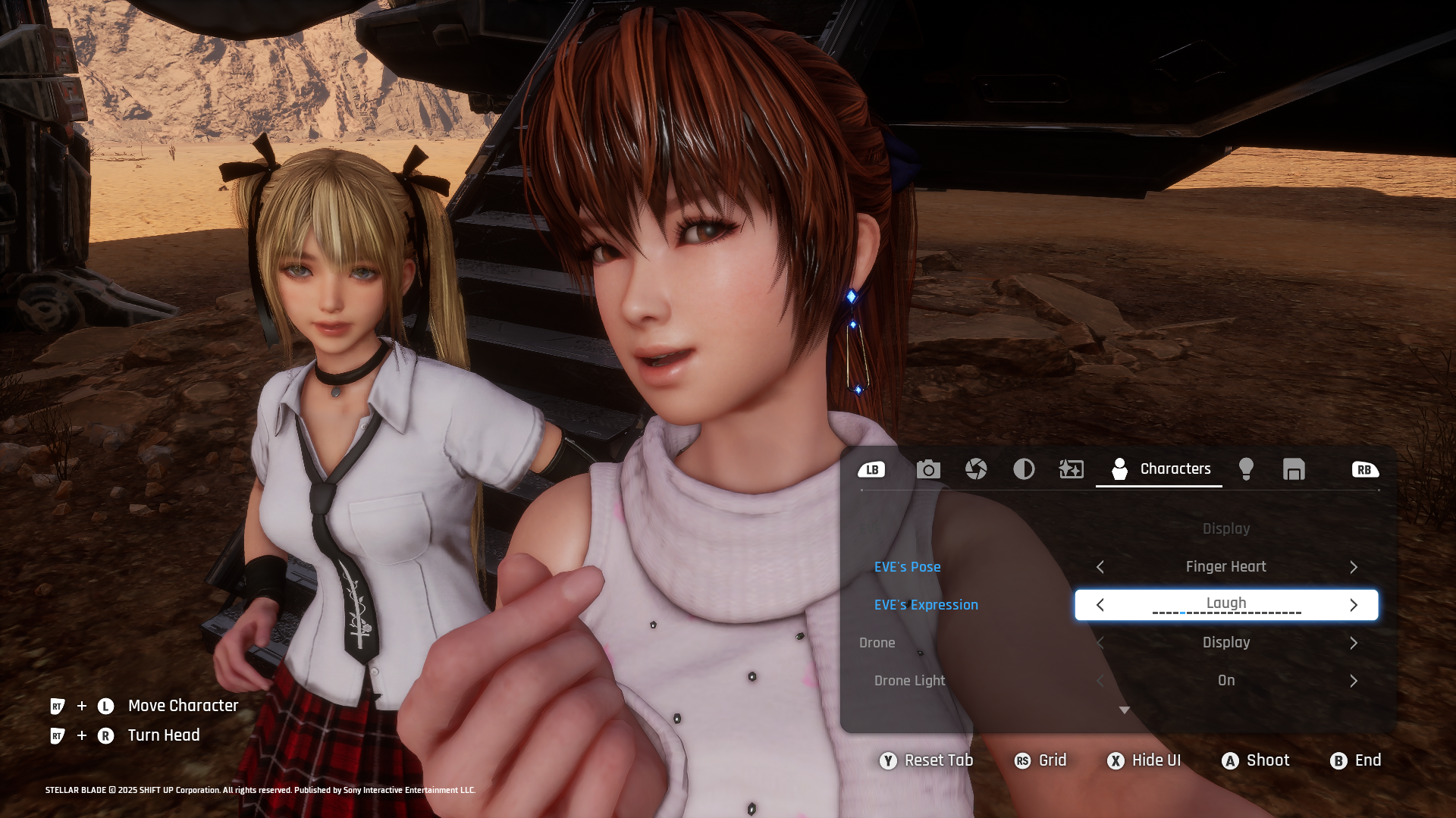
Task: Toggle Drone Light using right arrow
Action: coord(1354,681)
